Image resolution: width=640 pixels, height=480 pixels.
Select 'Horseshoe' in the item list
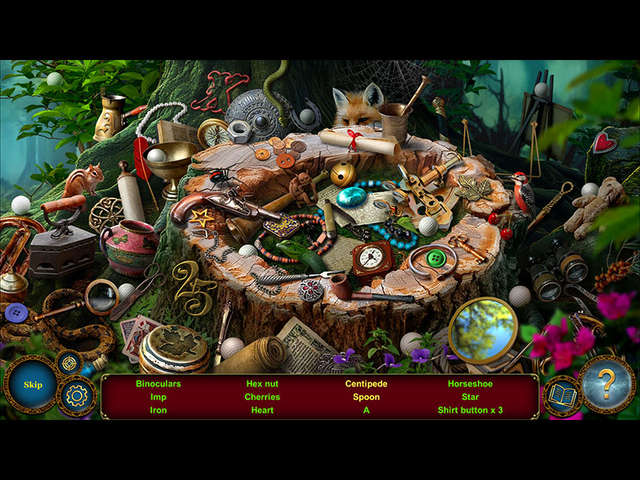point(470,383)
